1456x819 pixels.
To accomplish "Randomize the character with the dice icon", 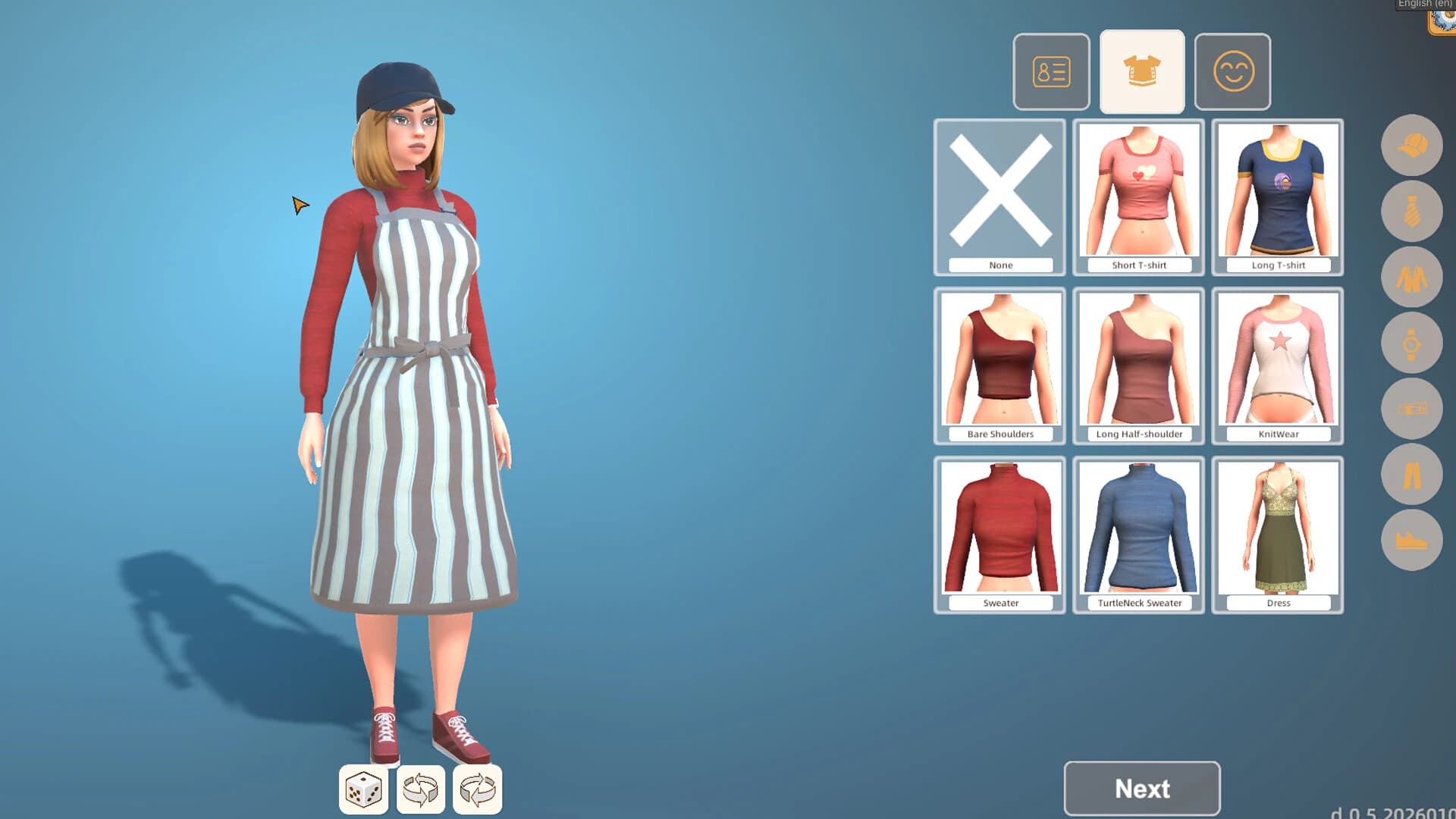I will point(364,789).
